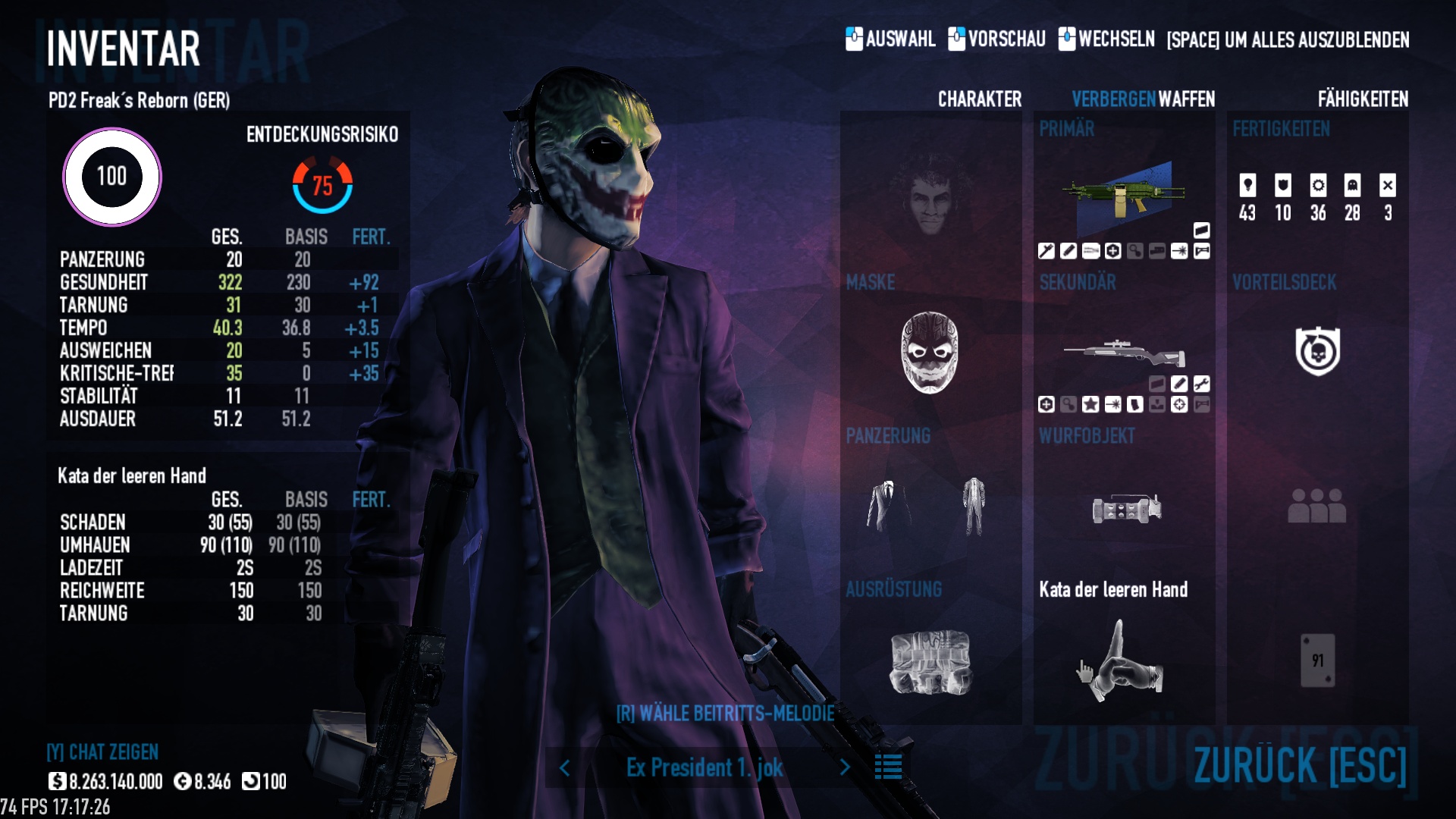Screen dimensions: 1456x819
Task: Open the perk deck skull emblem
Action: [x=1317, y=351]
